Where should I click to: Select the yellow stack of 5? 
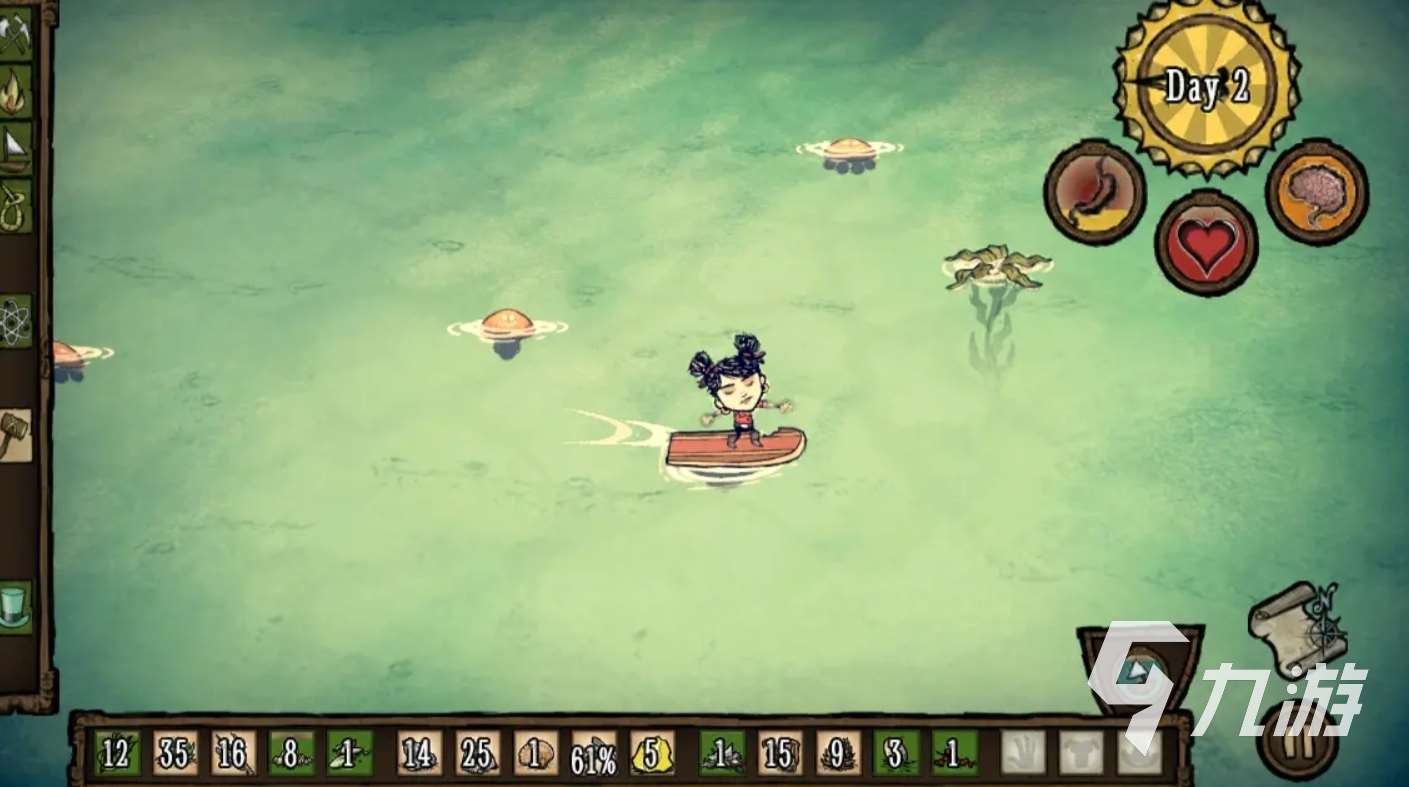coord(651,753)
